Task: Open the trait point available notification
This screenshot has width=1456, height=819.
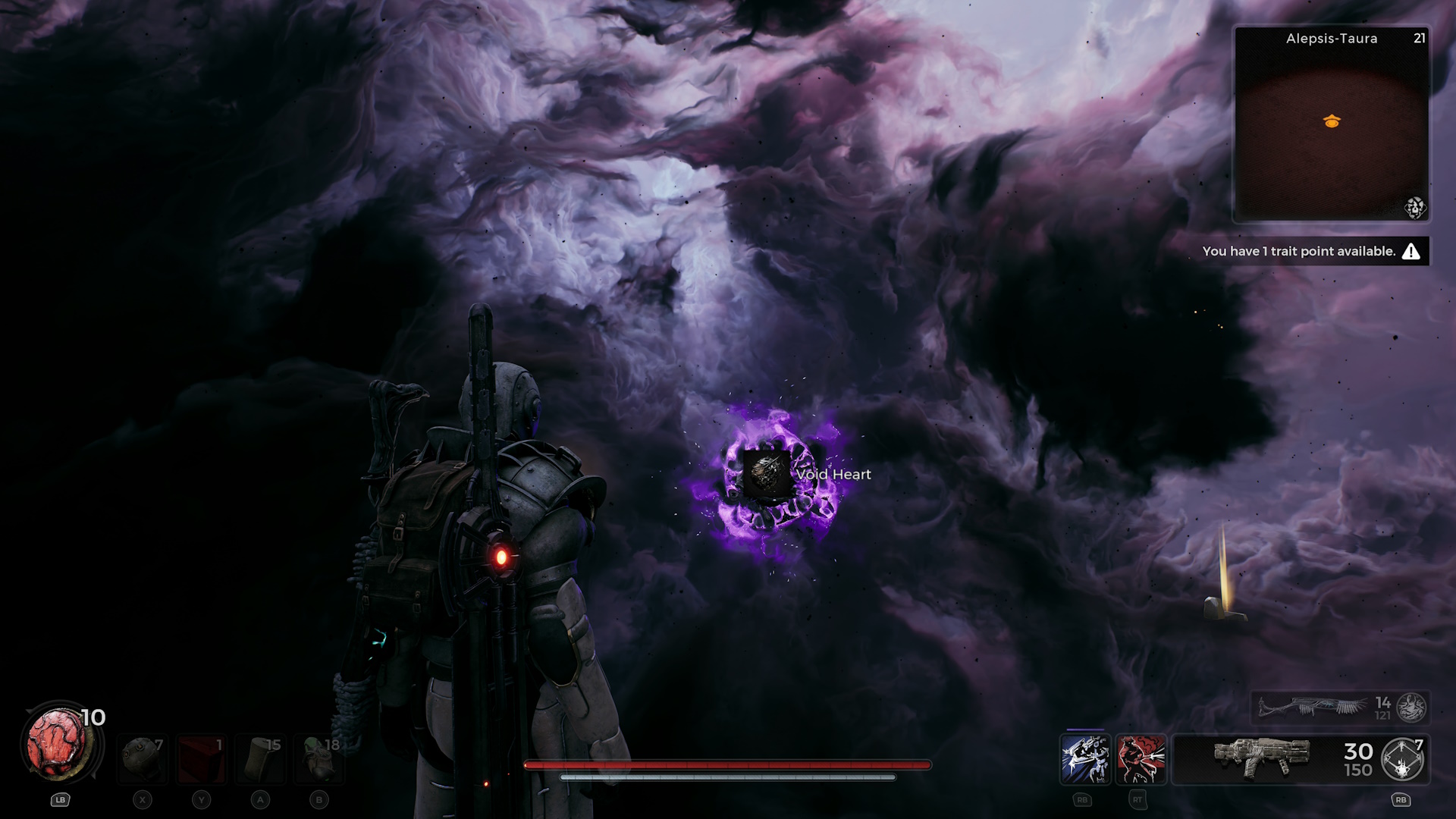Action: pyautogui.click(x=1310, y=251)
